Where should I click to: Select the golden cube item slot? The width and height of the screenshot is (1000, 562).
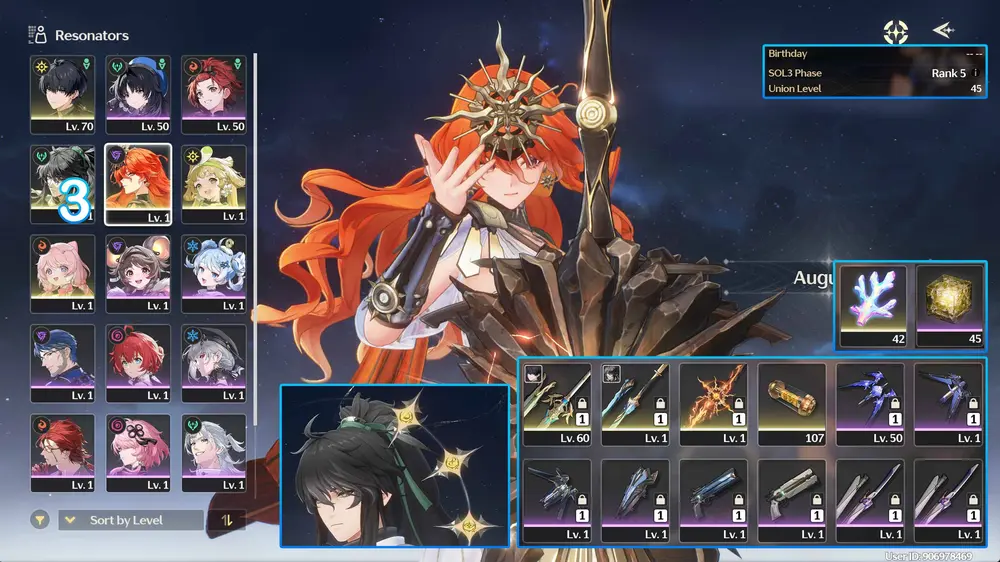(x=949, y=306)
